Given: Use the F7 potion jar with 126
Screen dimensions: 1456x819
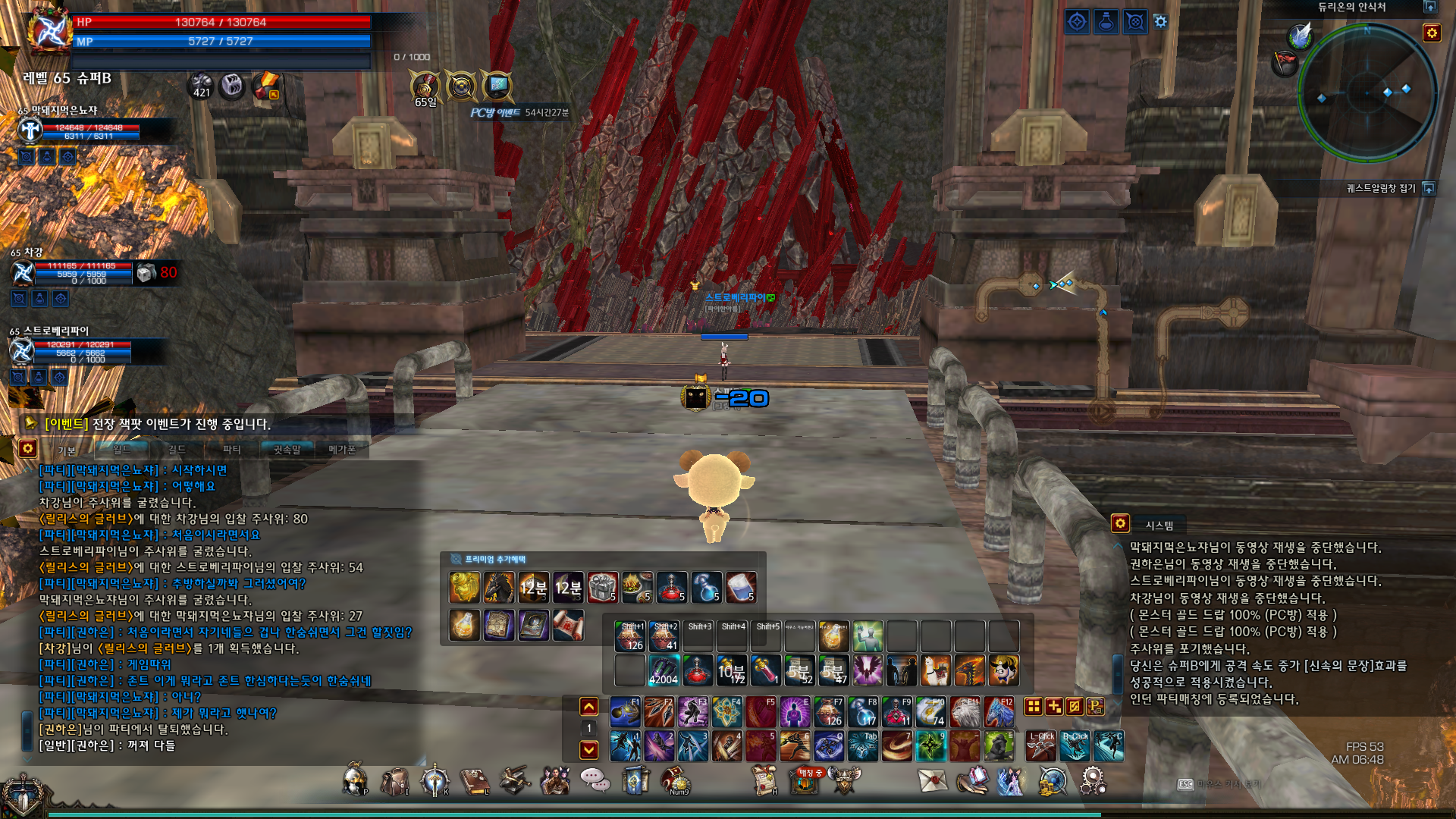Looking at the screenshot, I should pos(829,713).
